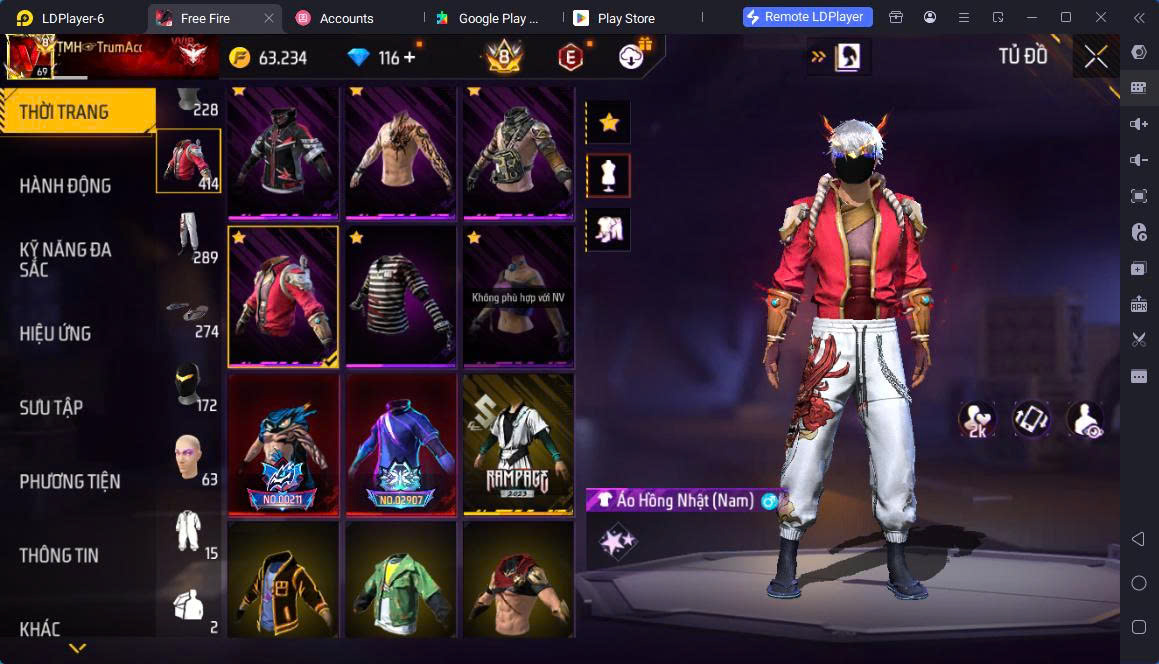Add diamonds with the plus button

pos(410,58)
